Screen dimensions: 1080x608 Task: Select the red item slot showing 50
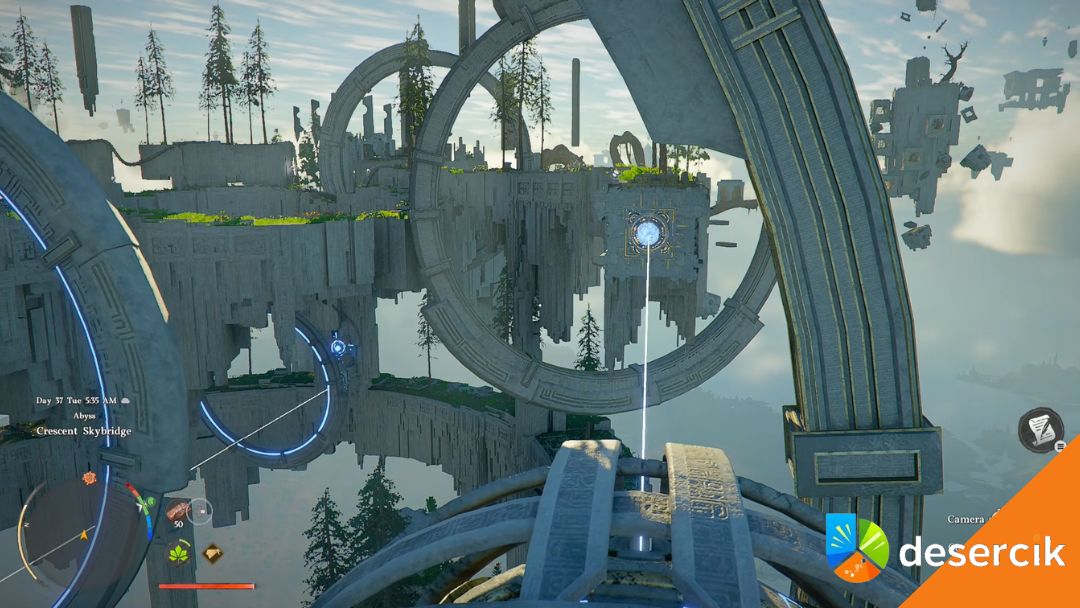click(178, 513)
